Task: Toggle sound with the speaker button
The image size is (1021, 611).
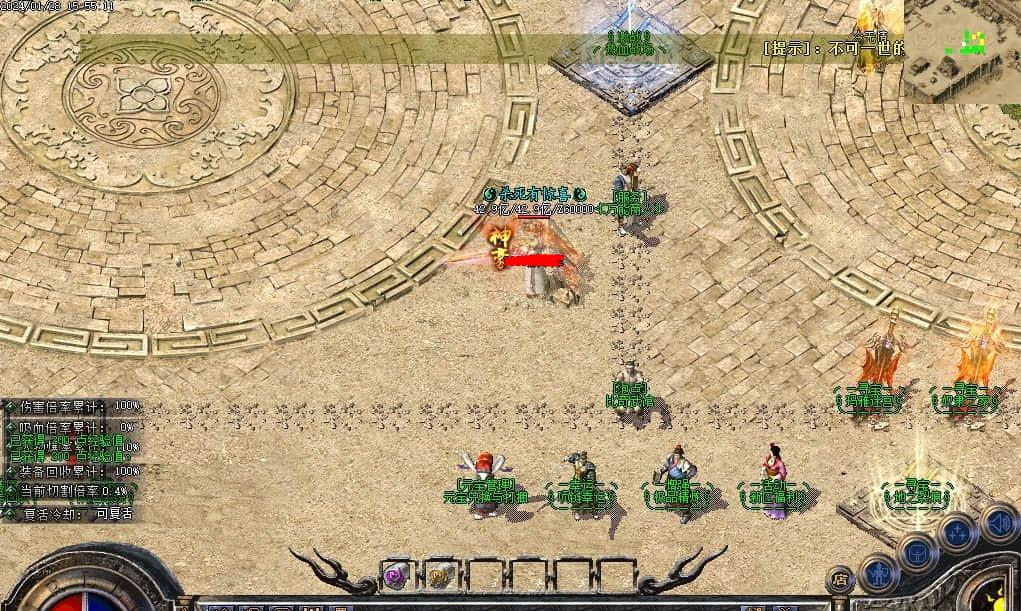Action: pyautogui.click(x=997, y=521)
